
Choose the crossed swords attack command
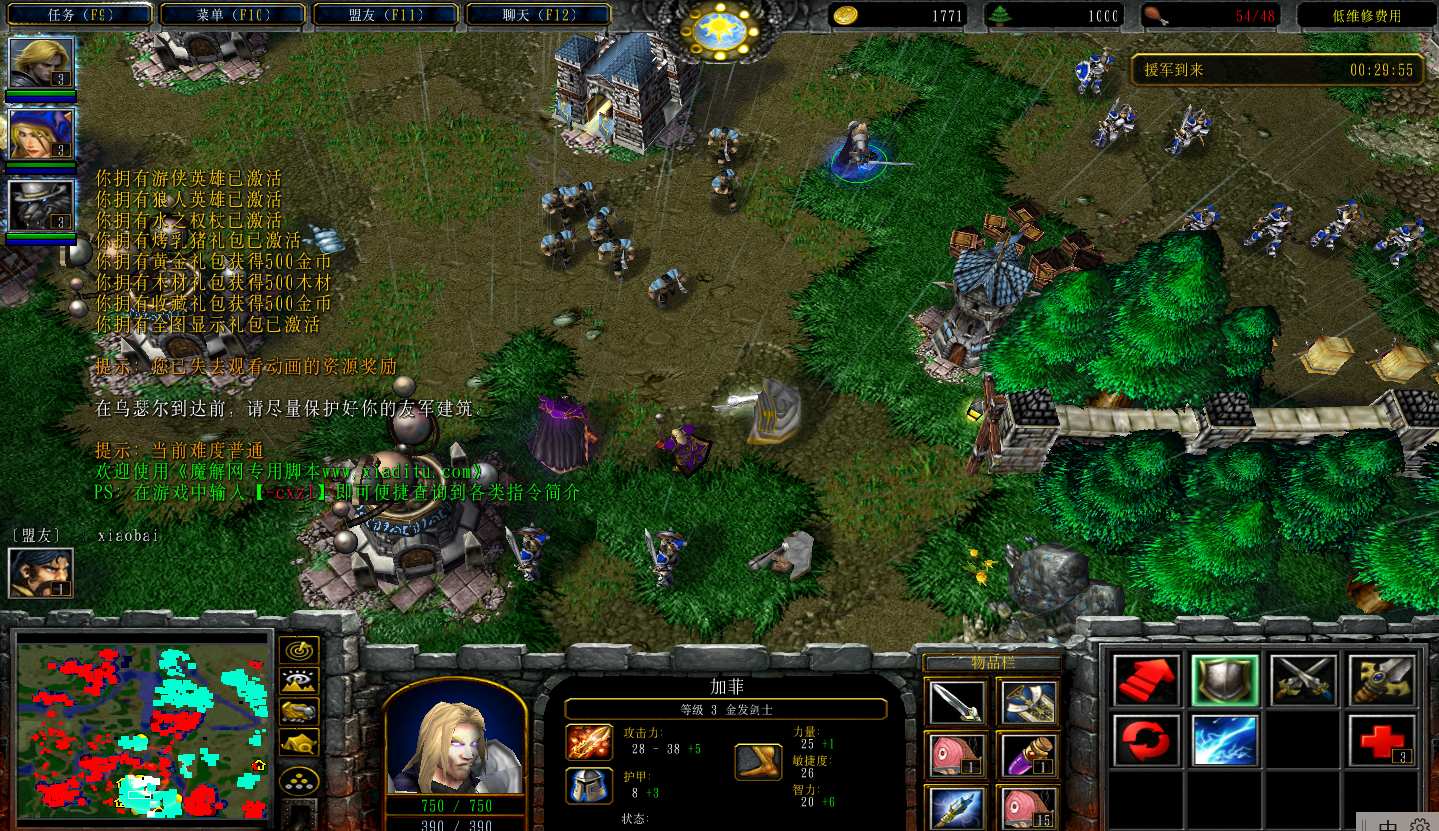click(x=1303, y=681)
